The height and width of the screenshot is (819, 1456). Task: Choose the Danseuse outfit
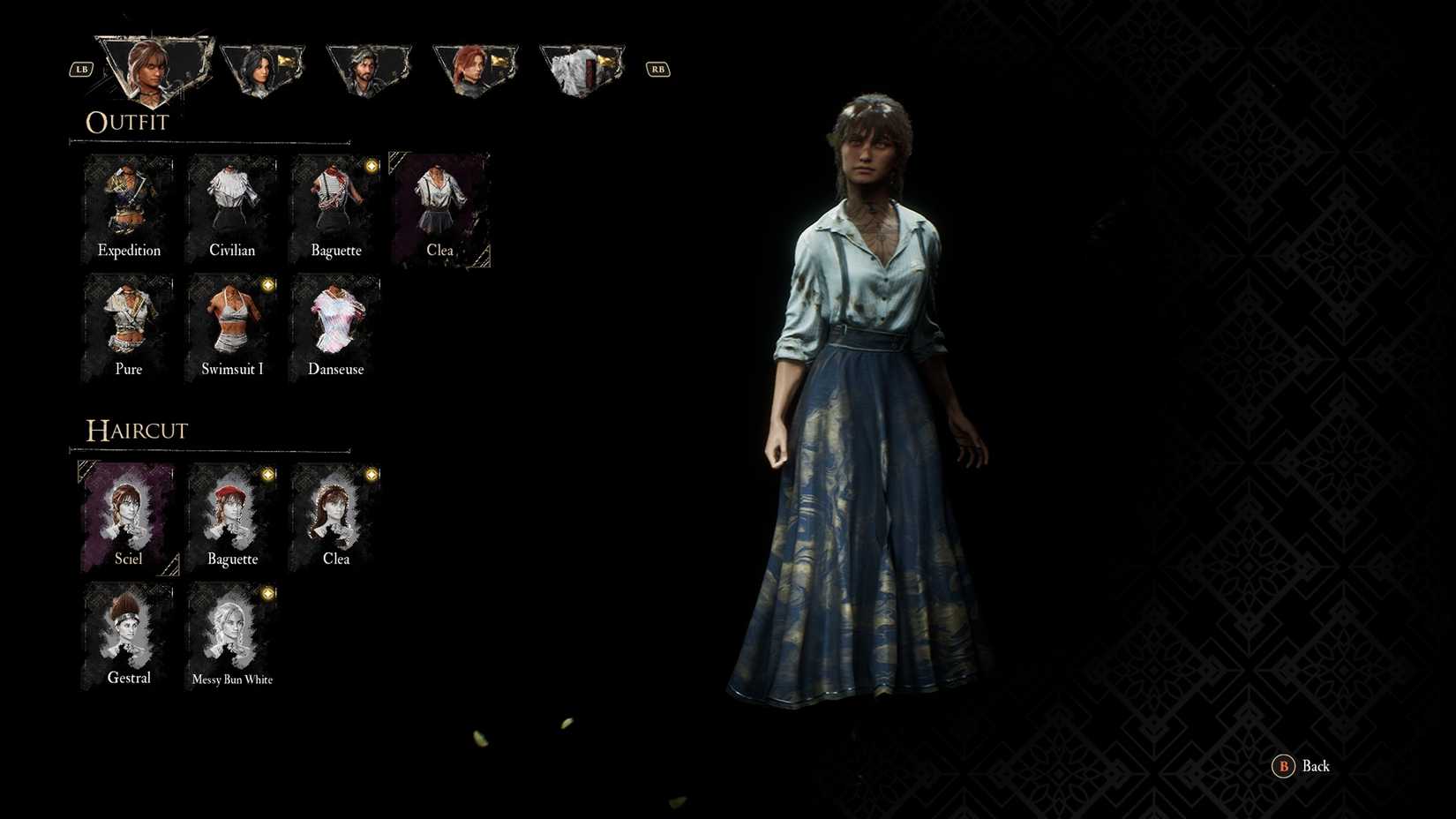(x=335, y=322)
